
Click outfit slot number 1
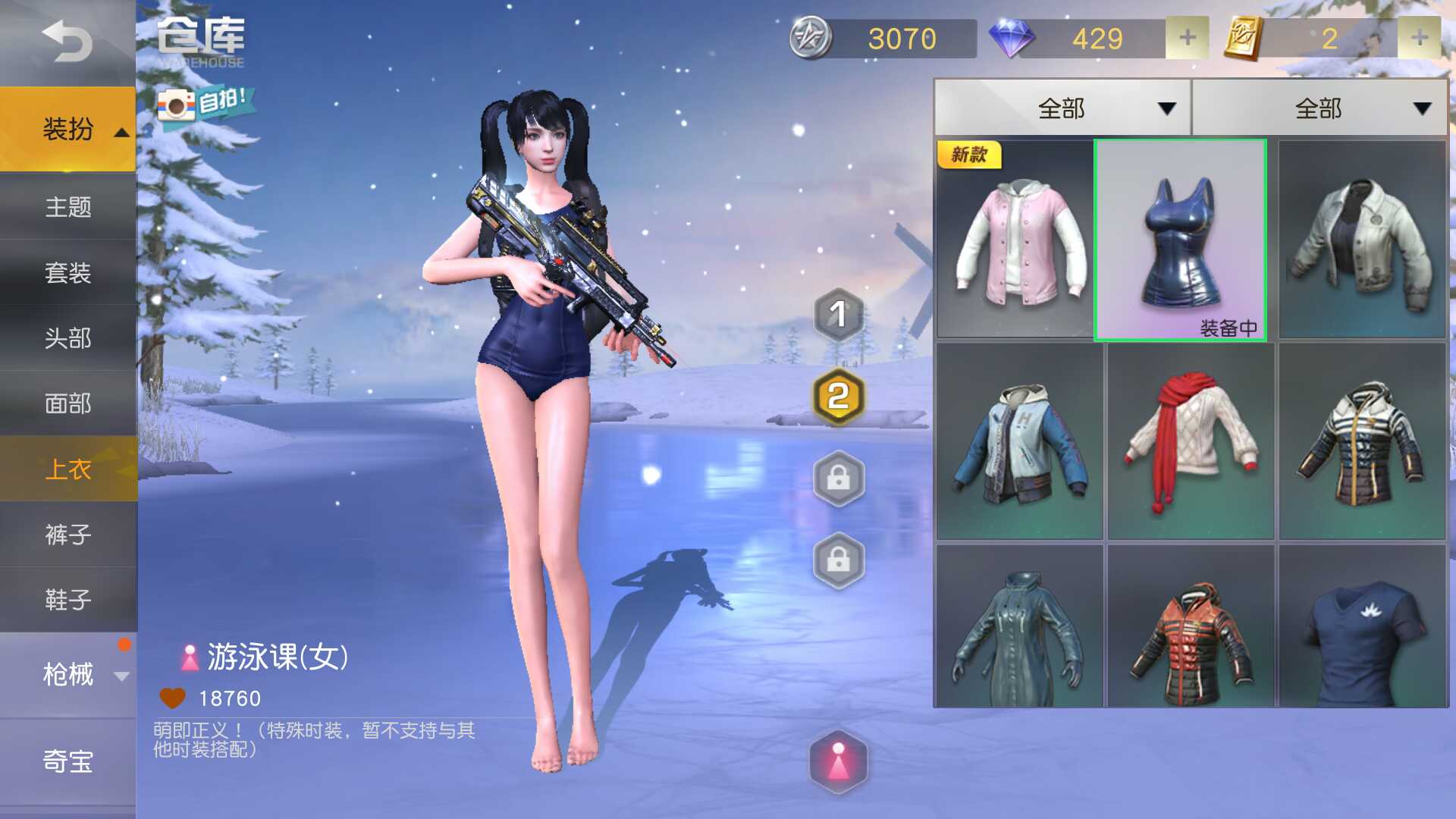coord(838,315)
